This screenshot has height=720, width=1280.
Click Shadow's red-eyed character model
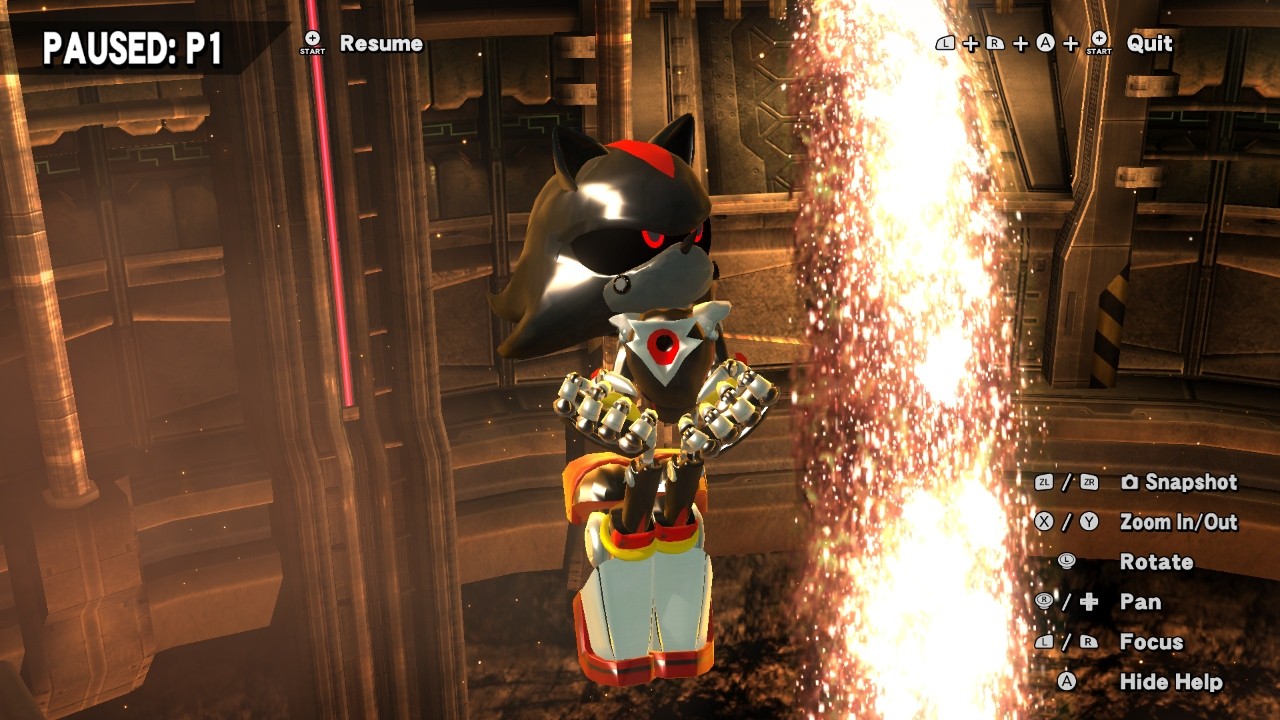coord(640,300)
